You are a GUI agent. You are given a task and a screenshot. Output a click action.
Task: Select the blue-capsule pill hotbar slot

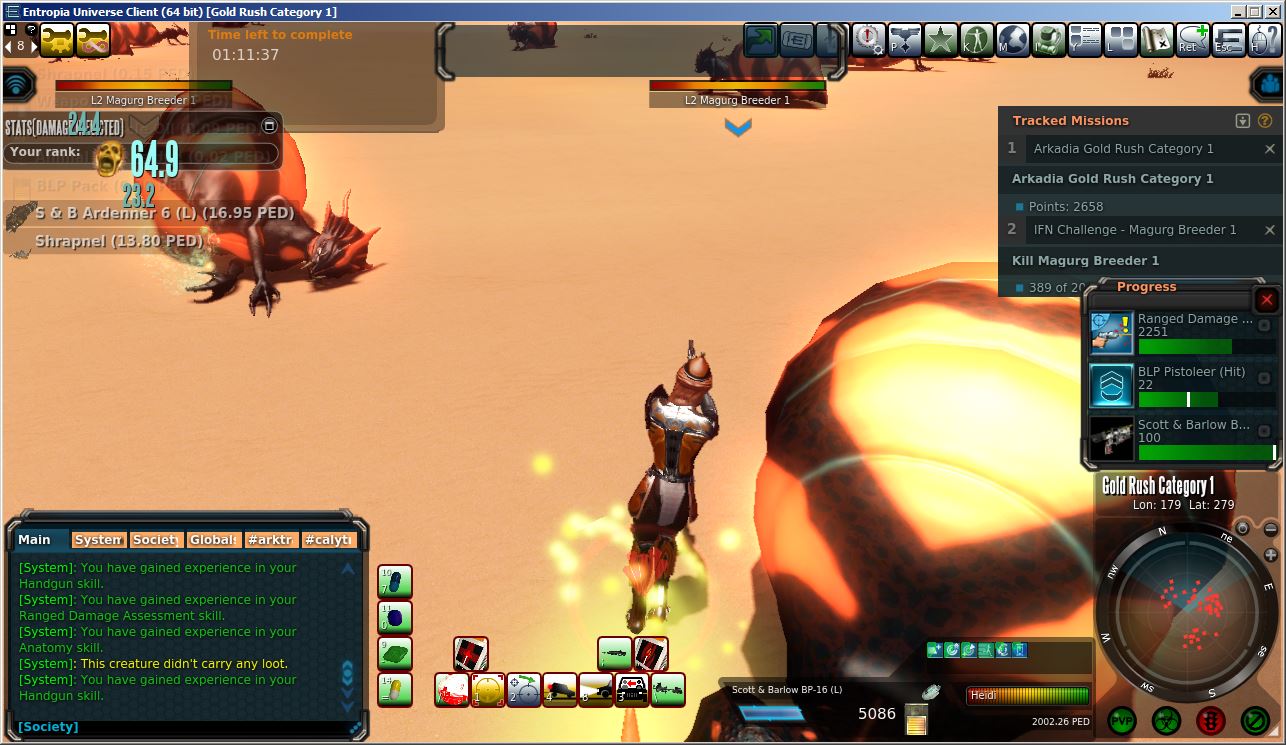click(x=395, y=582)
